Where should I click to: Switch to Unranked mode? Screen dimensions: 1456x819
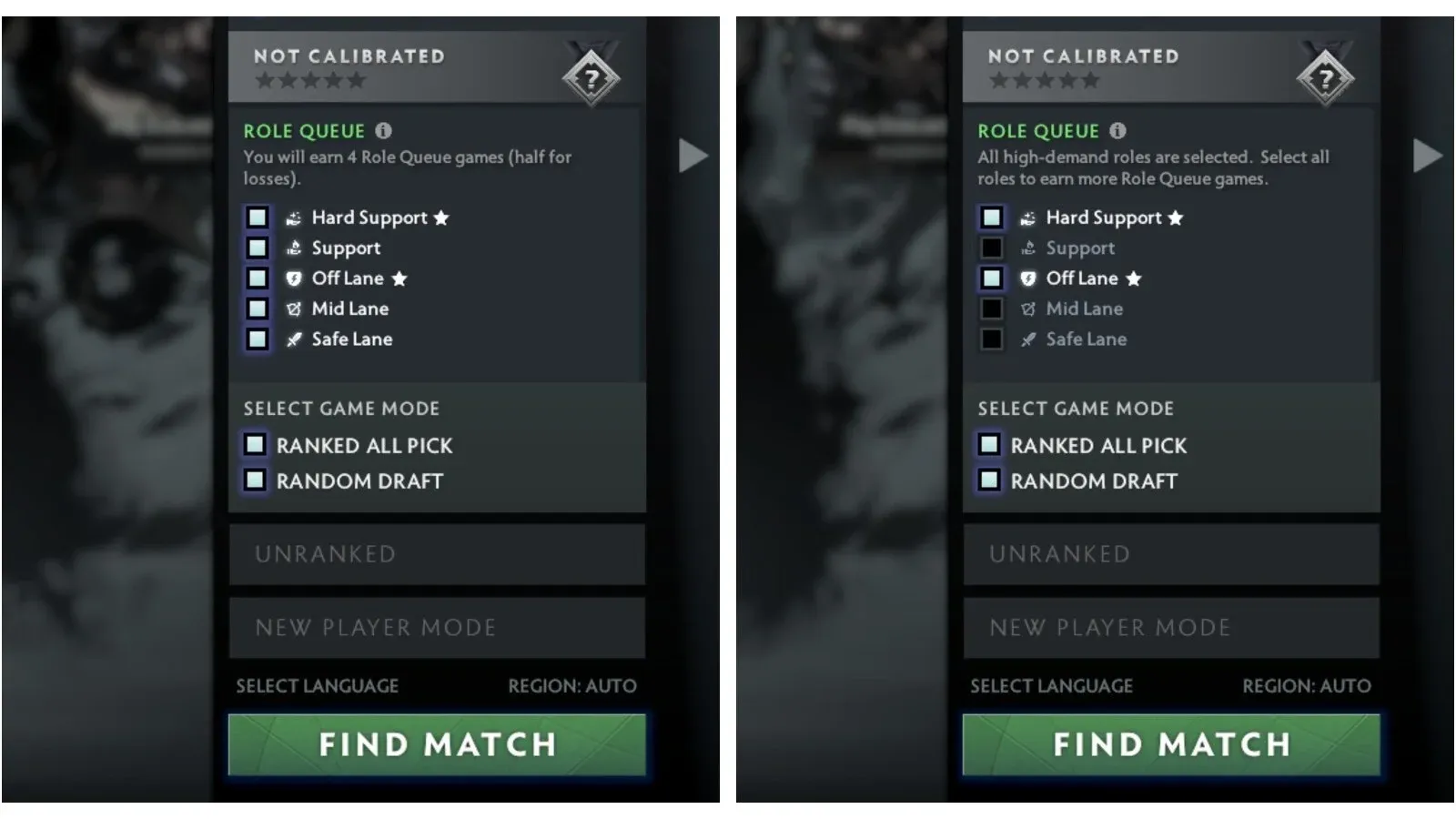(436, 554)
